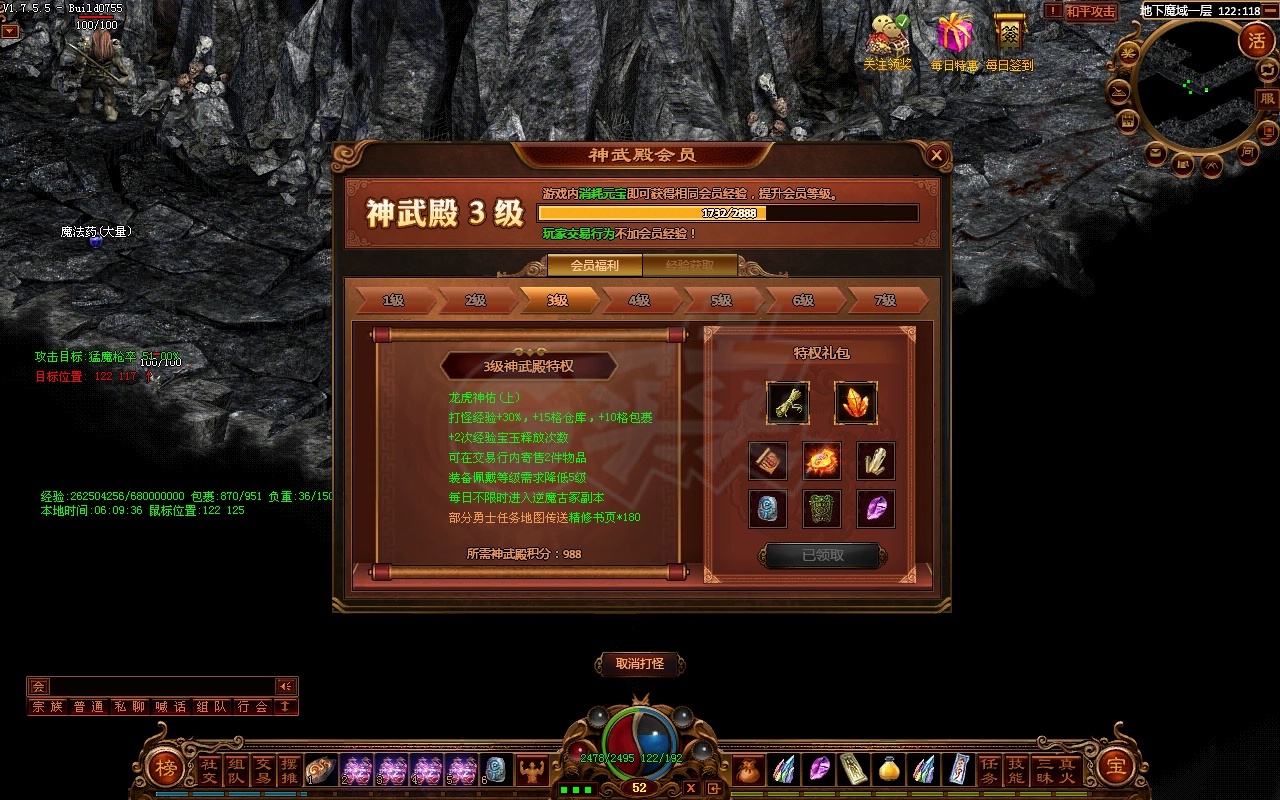This screenshot has height=800, width=1280.
Task: Click the 已领取 gift pack button
Action: click(x=823, y=556)
